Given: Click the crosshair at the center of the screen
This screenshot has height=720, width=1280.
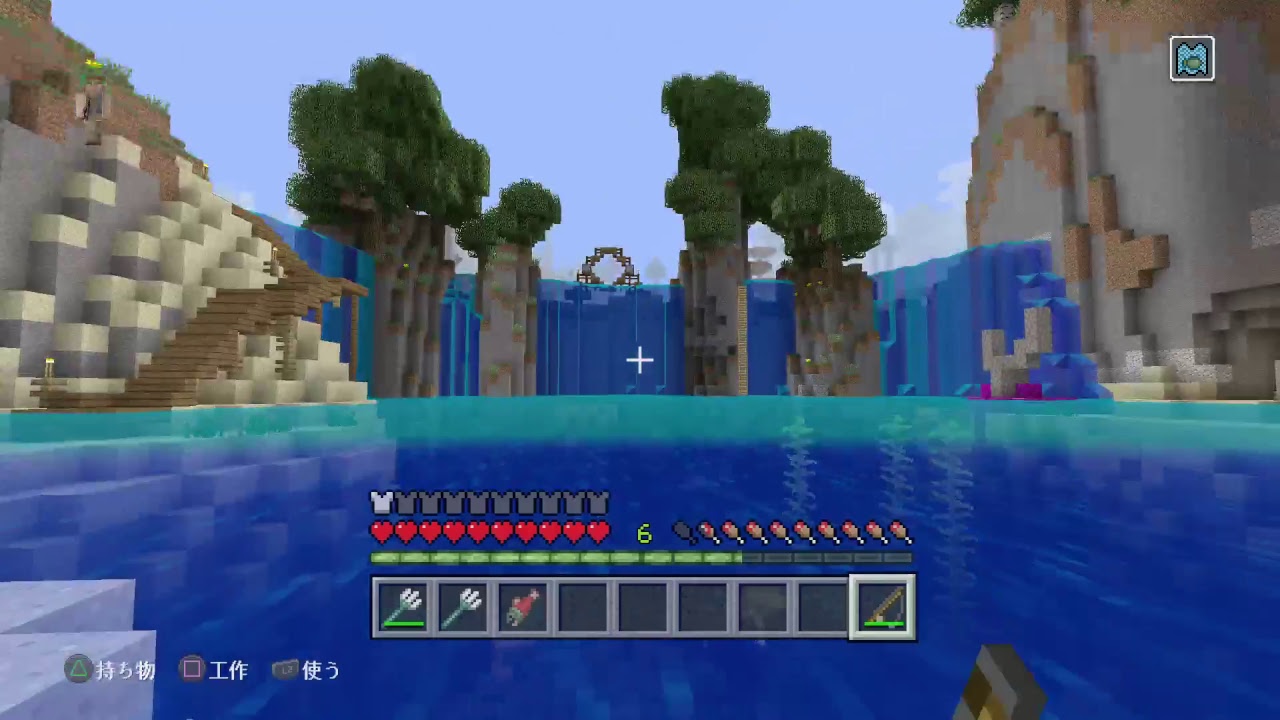Looking at the screenshot, I should coord(640,360).
